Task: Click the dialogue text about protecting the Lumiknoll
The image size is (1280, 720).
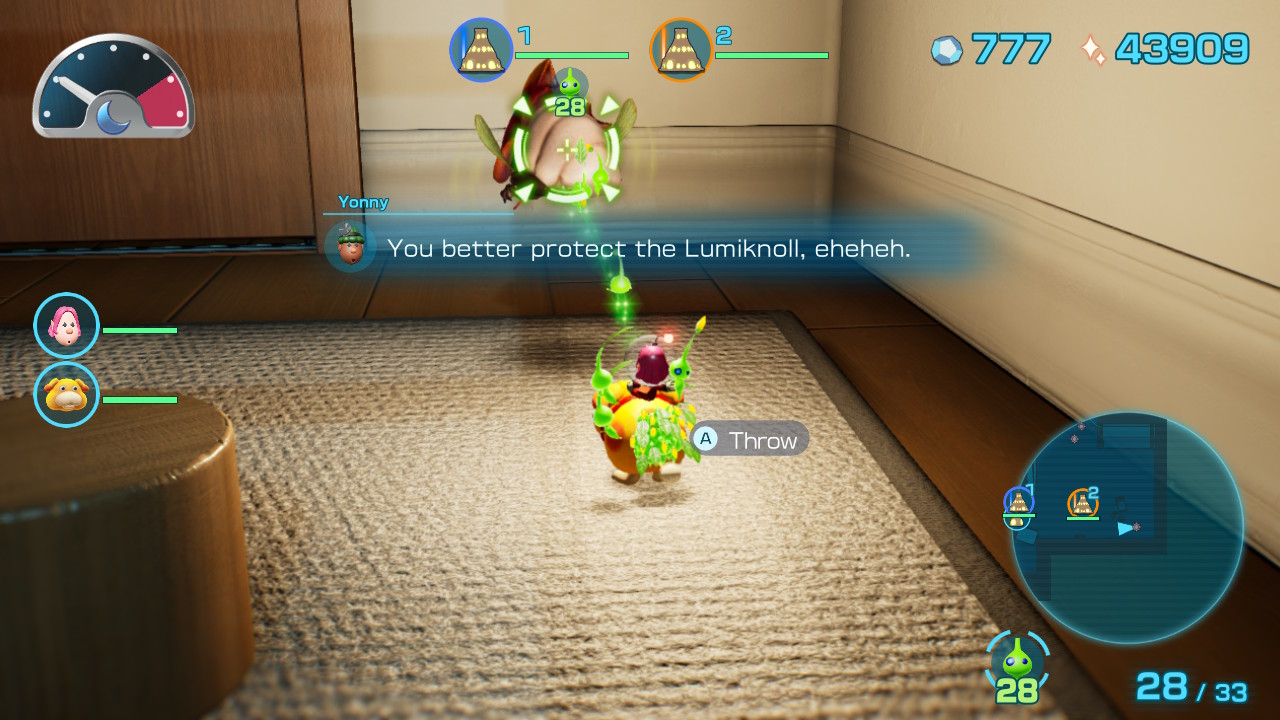Action: pos(650,248)
